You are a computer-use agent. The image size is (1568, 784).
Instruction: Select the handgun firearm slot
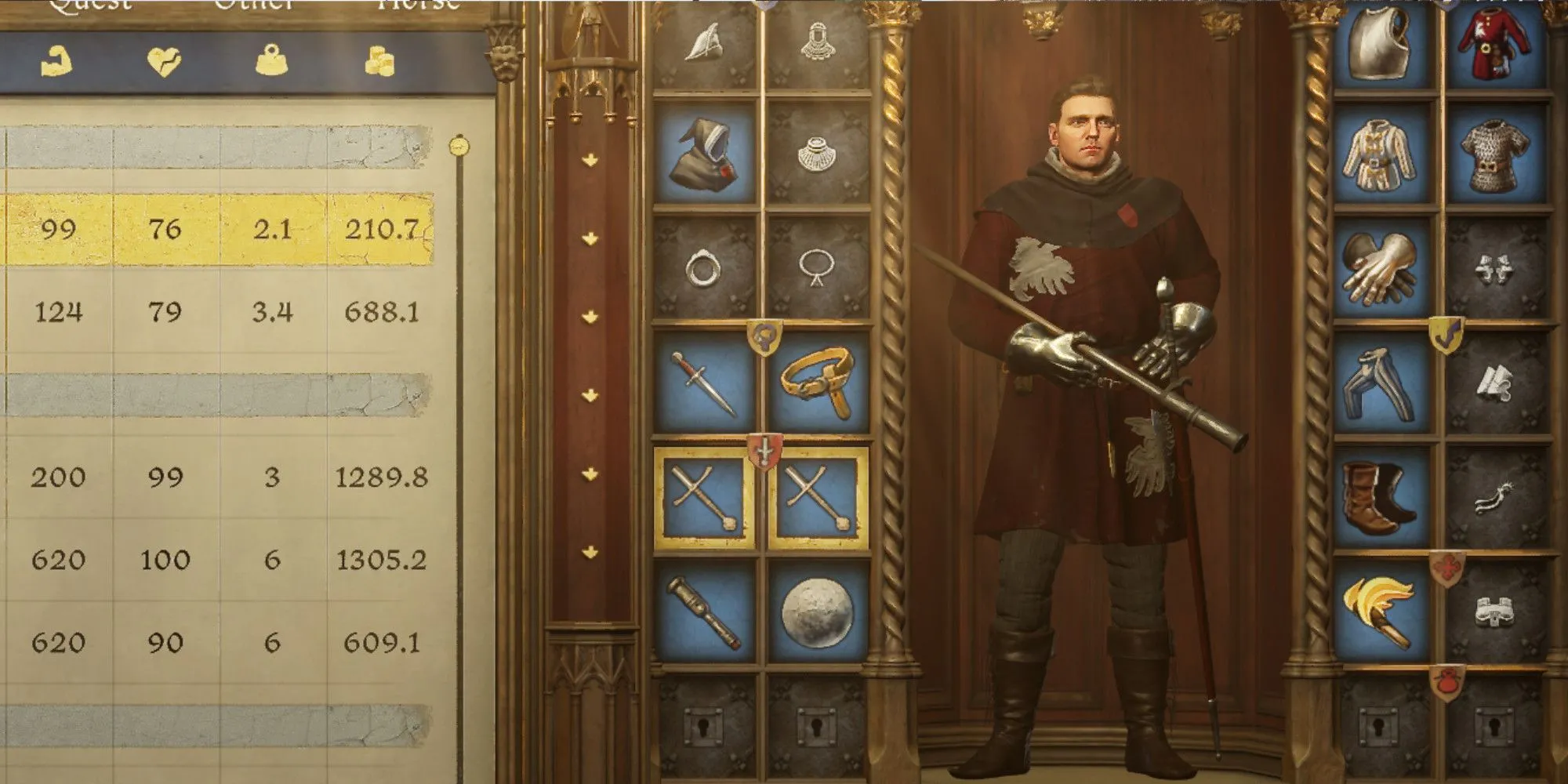tap(703, 611)
